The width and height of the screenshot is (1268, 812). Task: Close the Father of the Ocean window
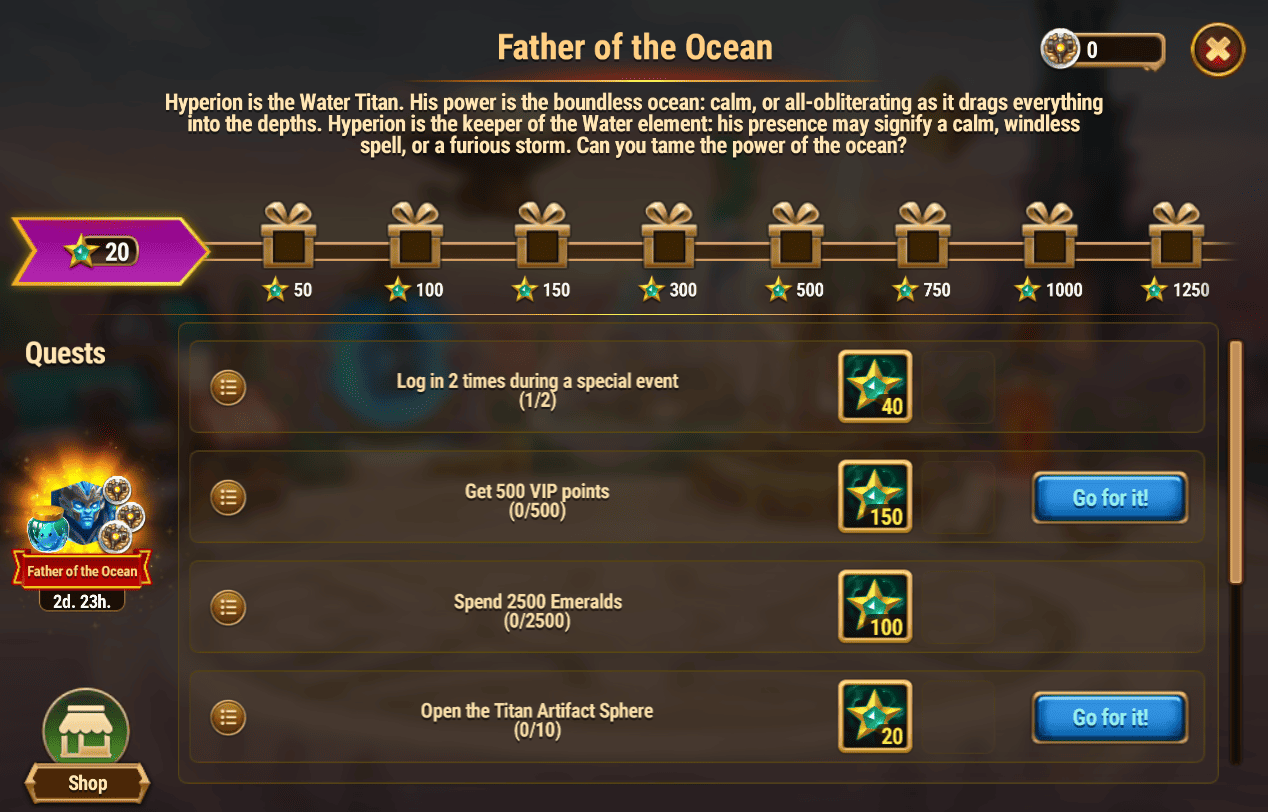coord(1217,49)
